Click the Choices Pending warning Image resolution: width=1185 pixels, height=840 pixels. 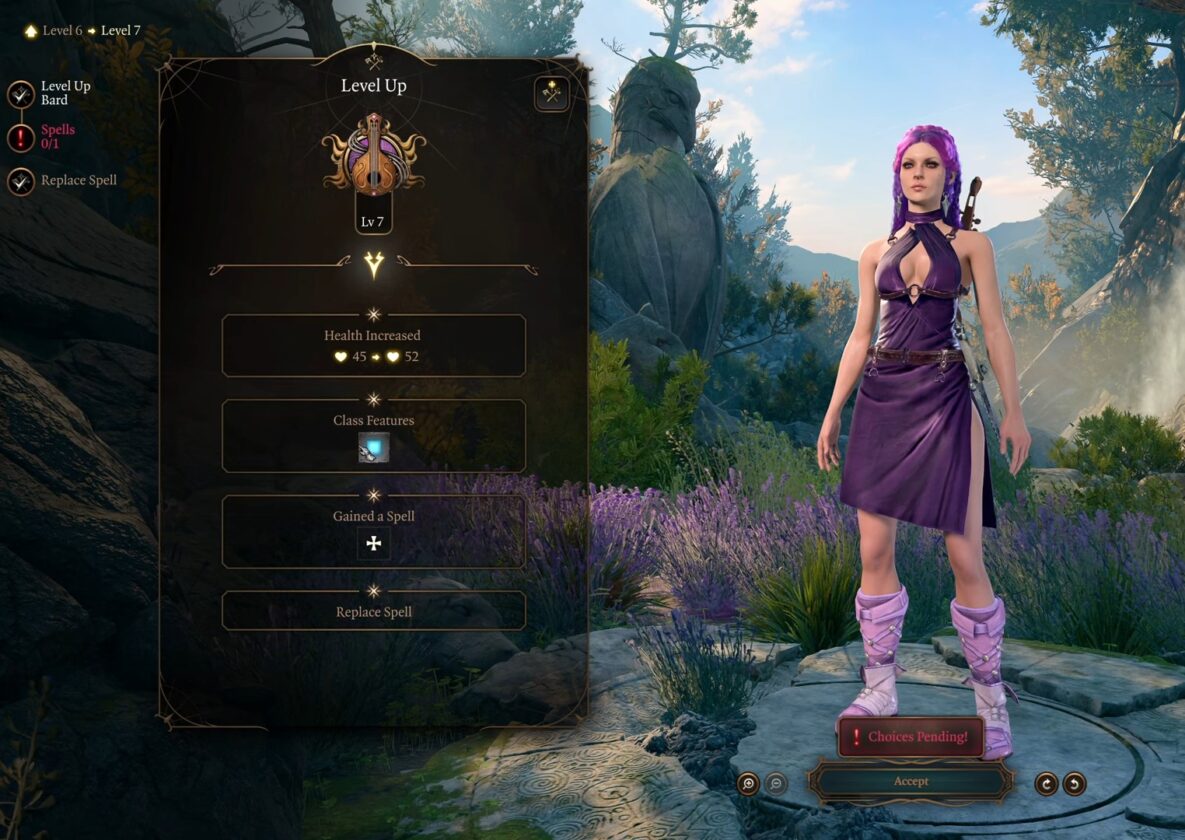910,737
